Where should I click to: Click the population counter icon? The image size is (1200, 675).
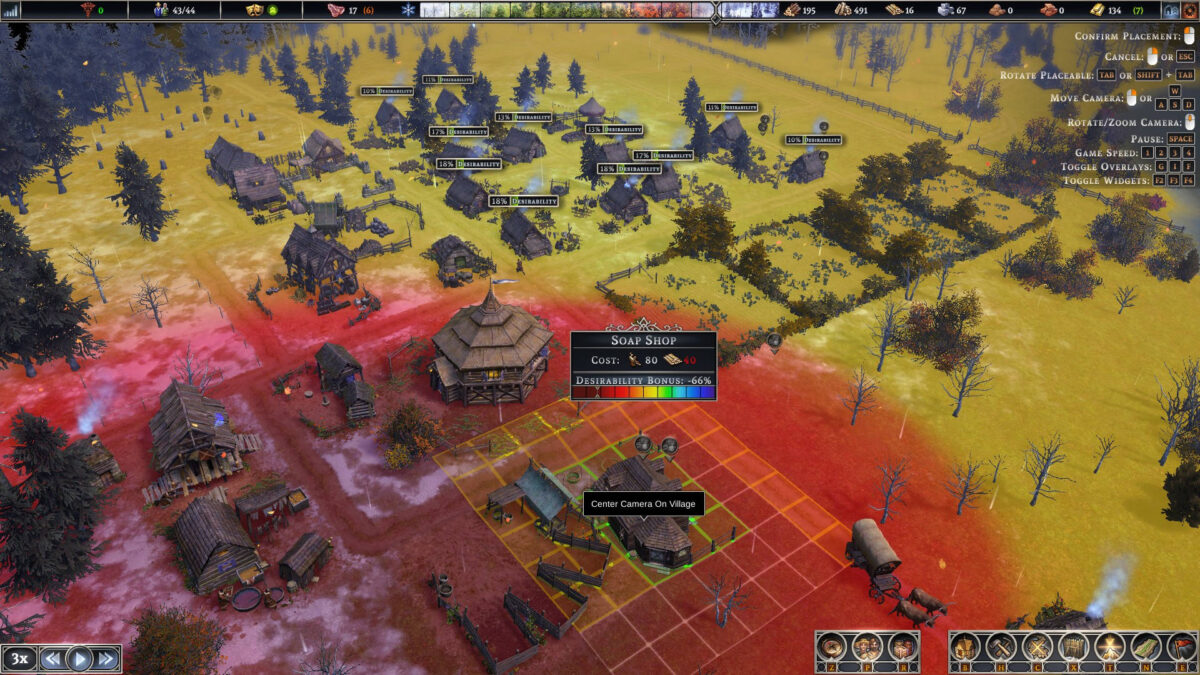(x=161, y=10)
